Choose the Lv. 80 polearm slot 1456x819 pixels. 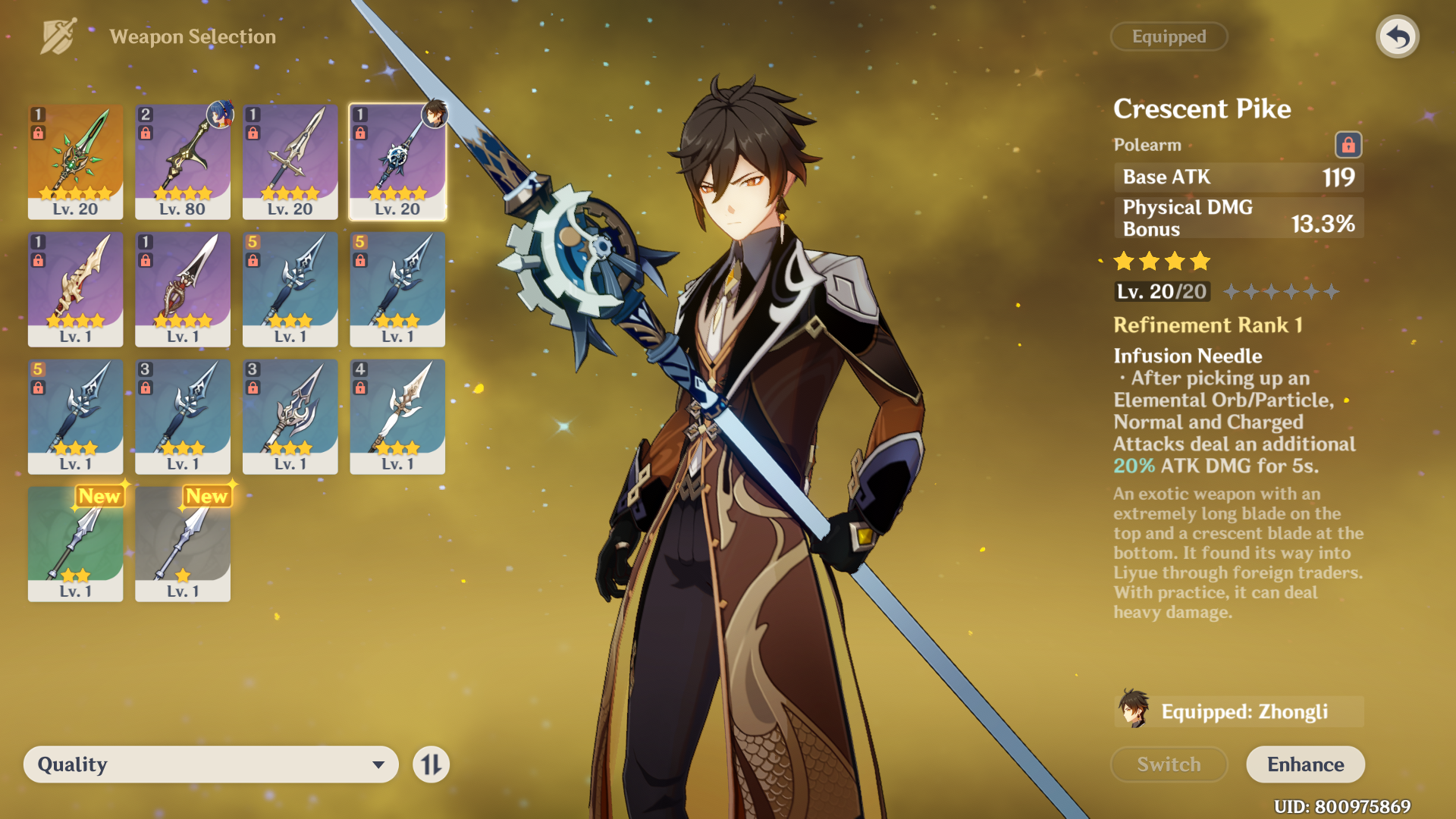pos(183,161)
